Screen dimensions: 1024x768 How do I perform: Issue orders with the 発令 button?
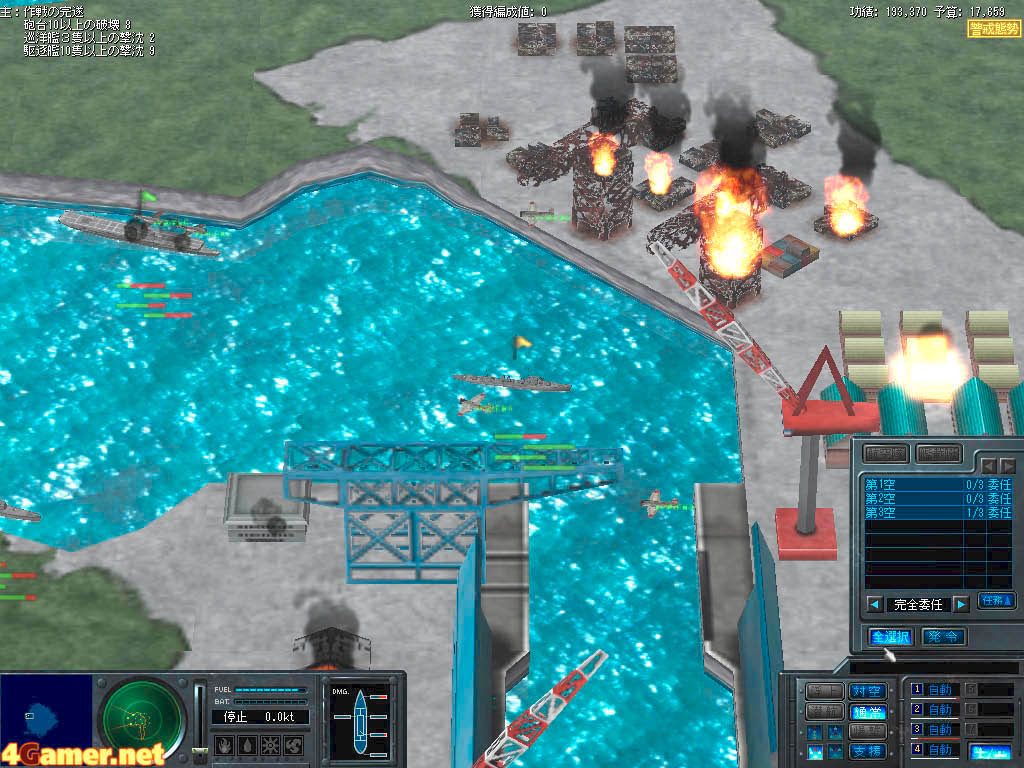(x=943, y=637)
